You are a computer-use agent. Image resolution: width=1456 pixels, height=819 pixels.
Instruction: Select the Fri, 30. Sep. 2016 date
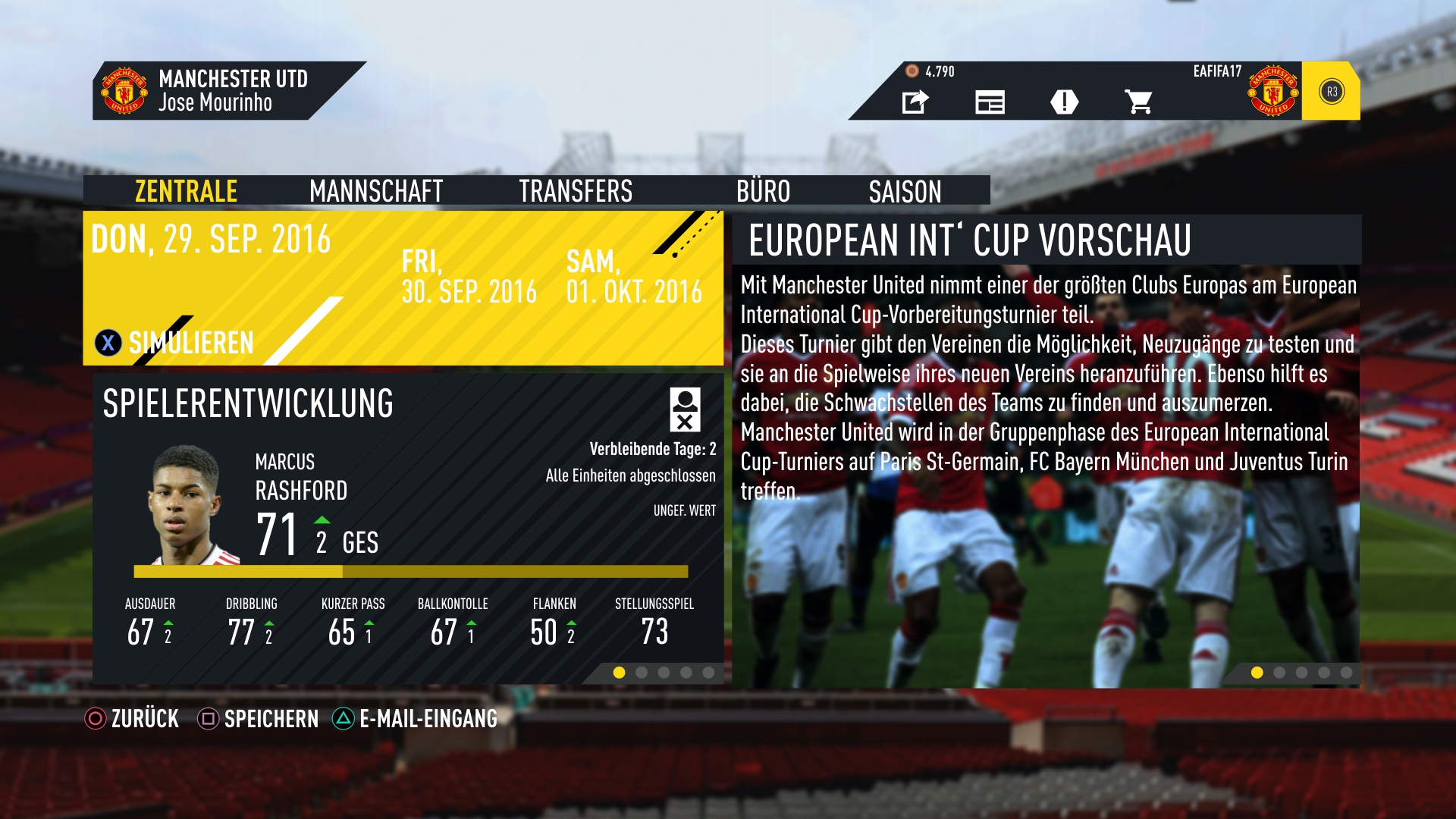coord(469,278)
